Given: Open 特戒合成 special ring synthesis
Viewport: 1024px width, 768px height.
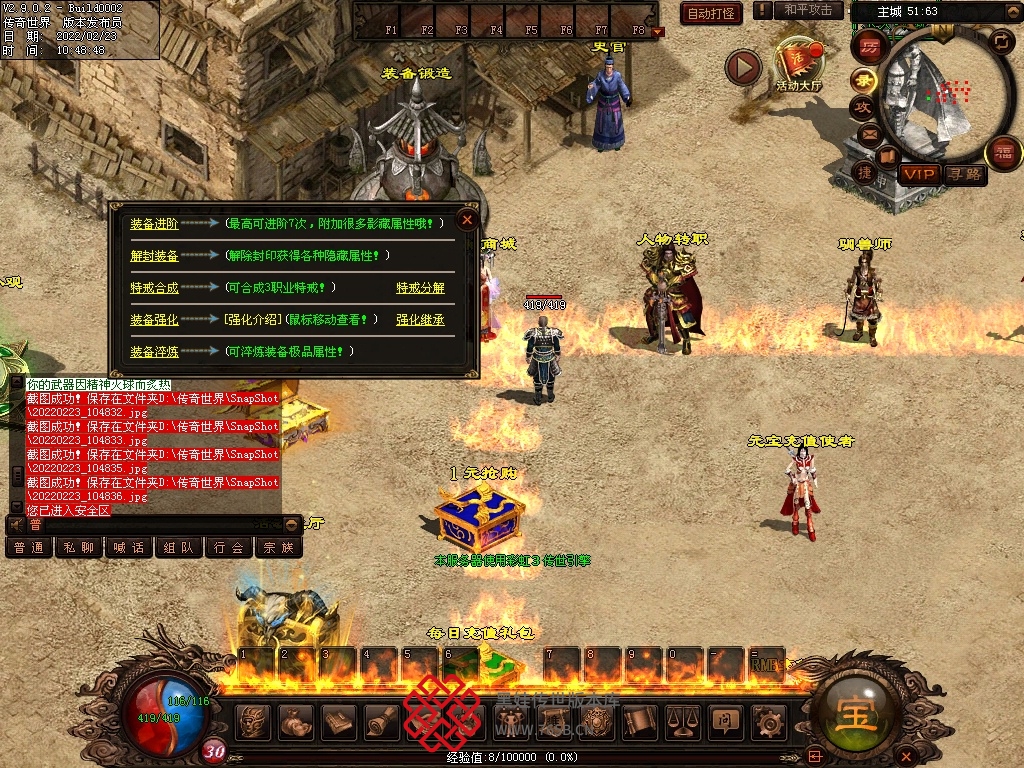Looking at the screenshot, I should coord(154,288).
